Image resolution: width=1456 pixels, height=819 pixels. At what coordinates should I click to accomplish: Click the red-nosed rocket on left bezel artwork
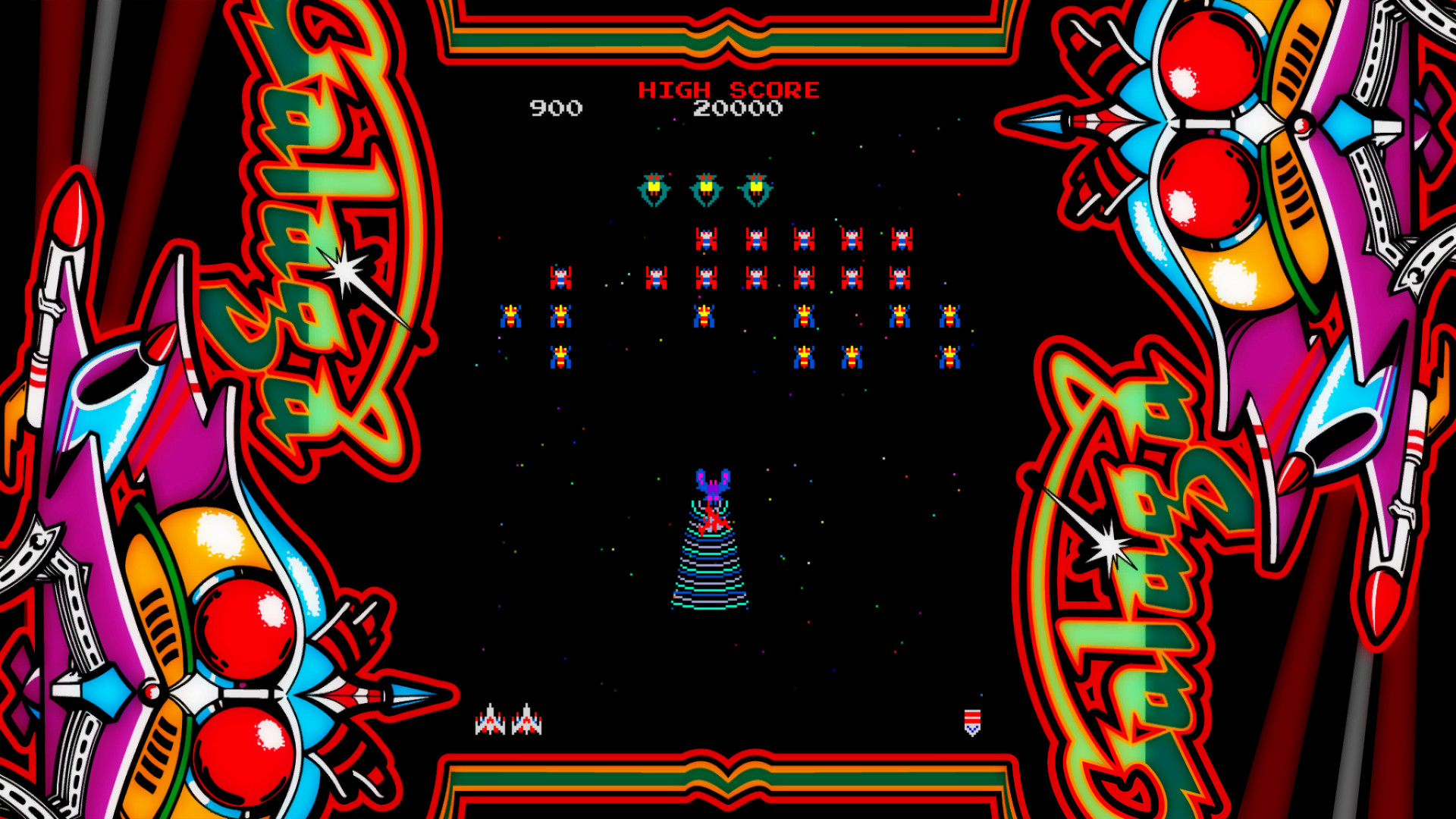[x=72, y=227]
